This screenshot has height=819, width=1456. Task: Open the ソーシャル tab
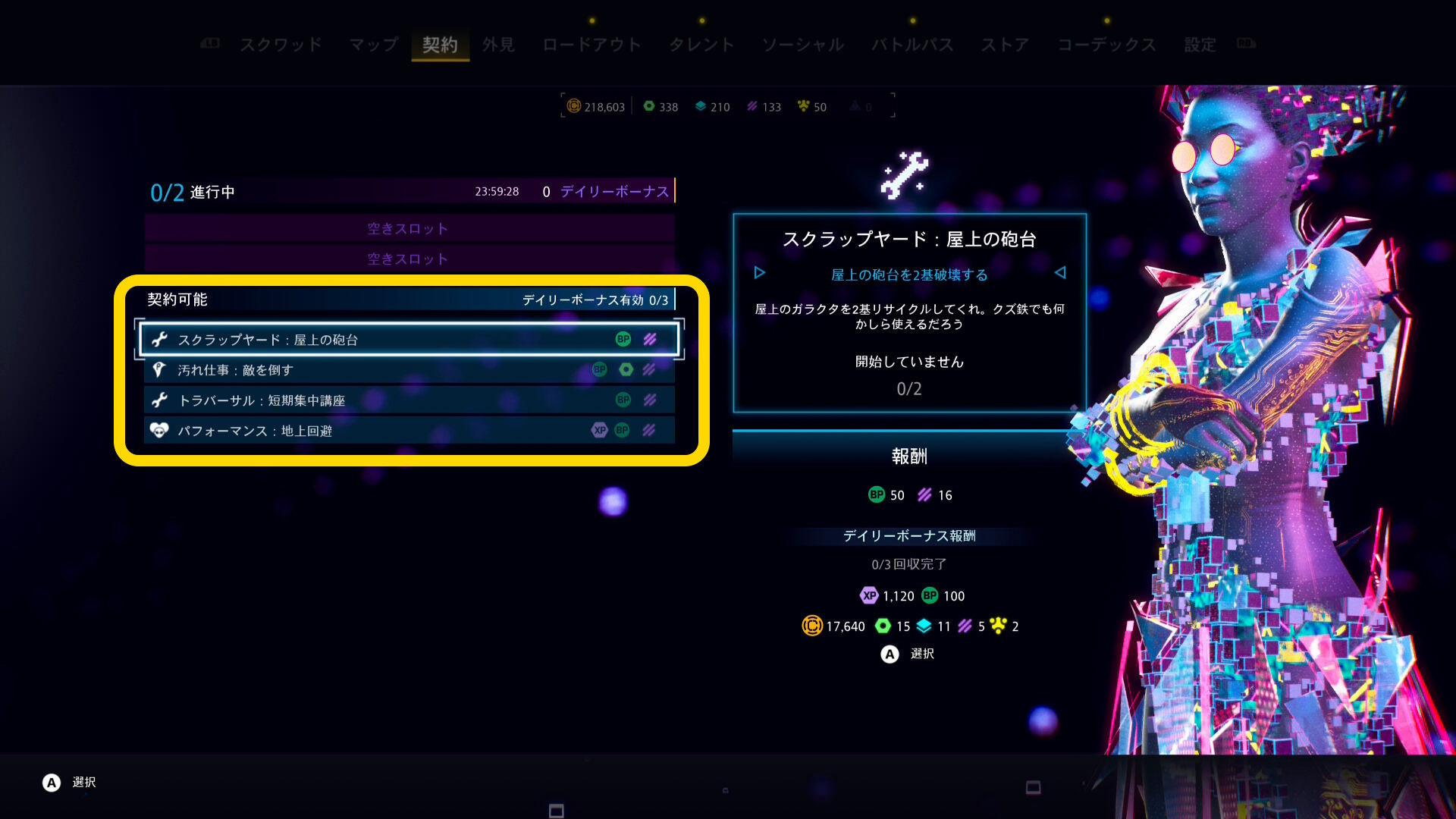click(x=803, y=45)
